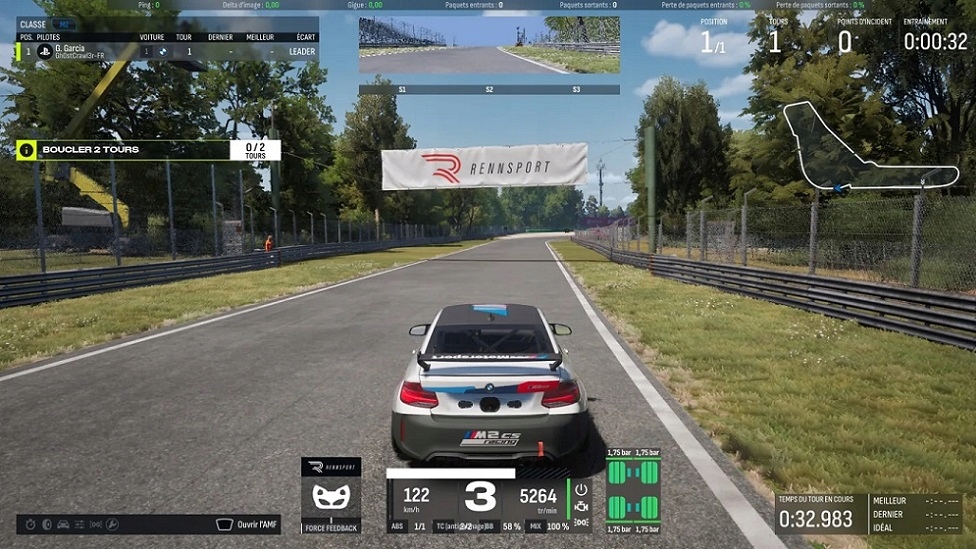Select the wrench icon in the bottom toolbar
The width and height of the screenshot is (976, 549).
click(x=112, y=524)
